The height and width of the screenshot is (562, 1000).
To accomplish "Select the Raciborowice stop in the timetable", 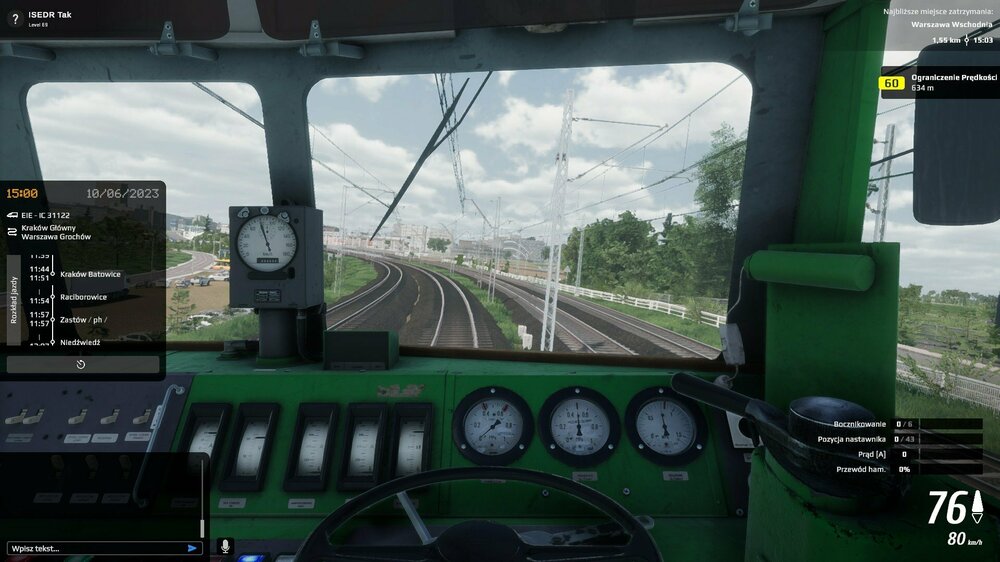I will (83, 297).
